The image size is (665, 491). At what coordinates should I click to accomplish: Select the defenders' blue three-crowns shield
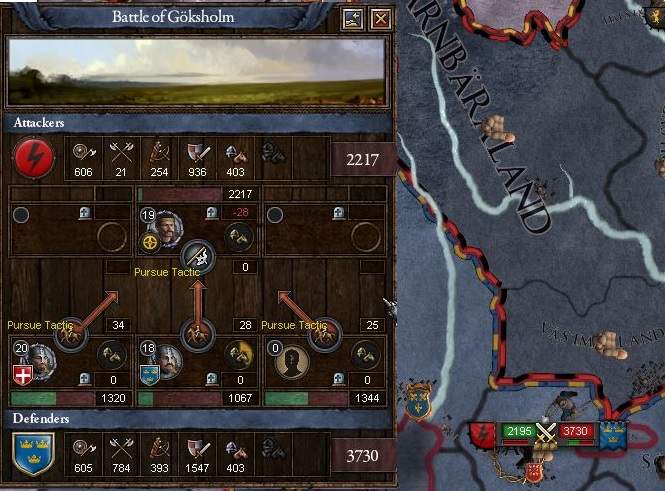(x=33, y=455)
